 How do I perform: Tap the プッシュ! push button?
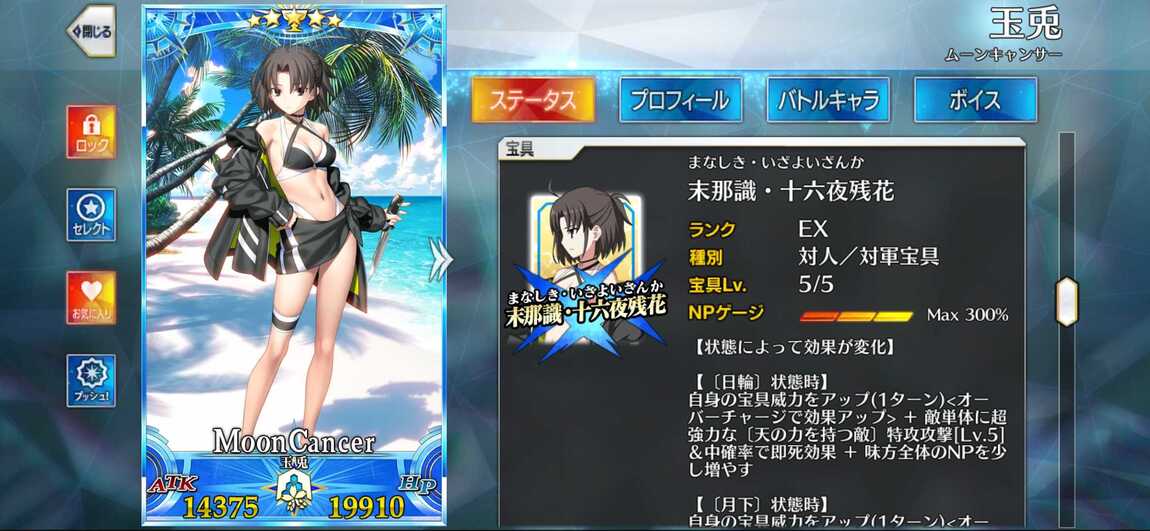click(92, 380)
